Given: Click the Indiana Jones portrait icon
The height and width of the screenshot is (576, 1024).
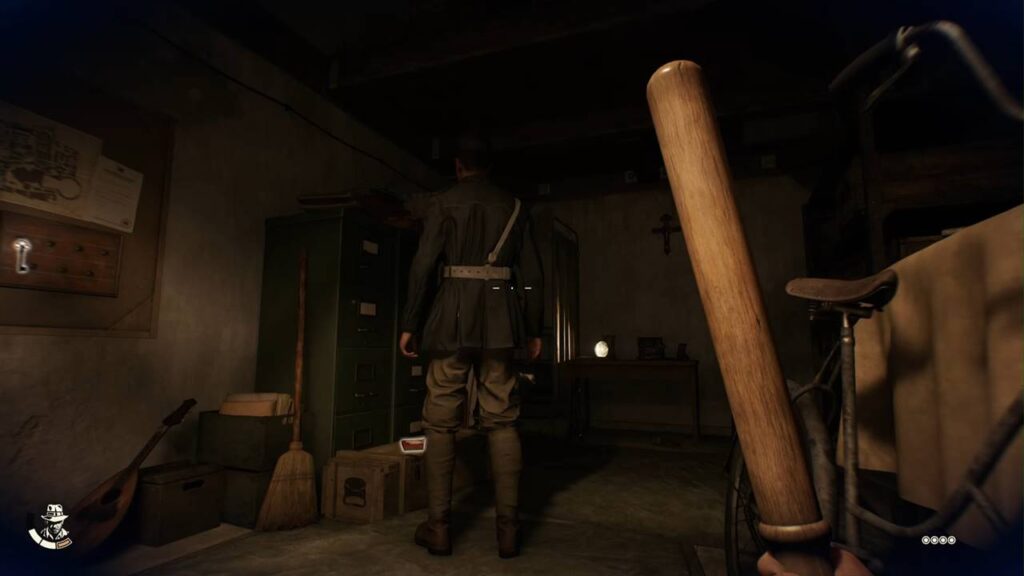Looking at the screenshot, I should (51, 526).
